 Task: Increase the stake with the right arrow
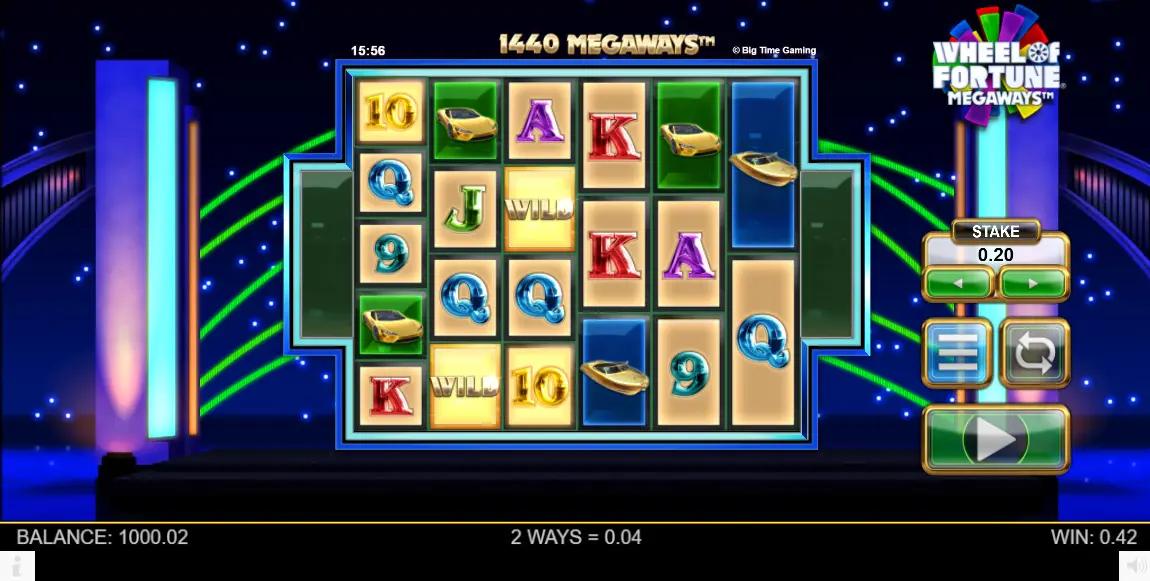[1033, 284]
